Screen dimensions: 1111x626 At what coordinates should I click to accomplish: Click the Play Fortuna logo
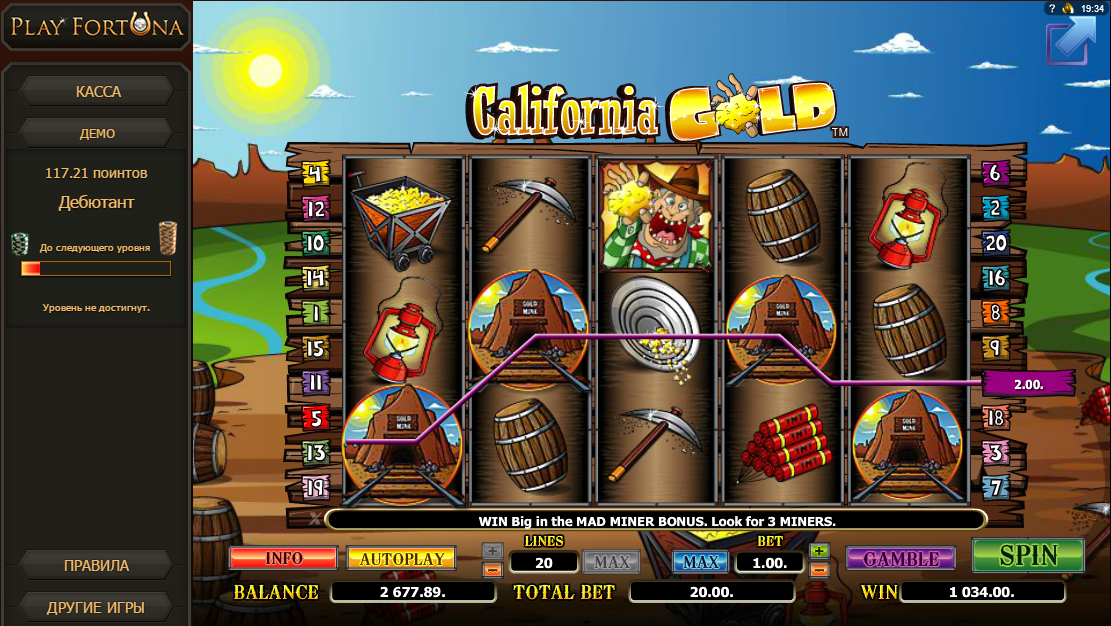[97, 28]
